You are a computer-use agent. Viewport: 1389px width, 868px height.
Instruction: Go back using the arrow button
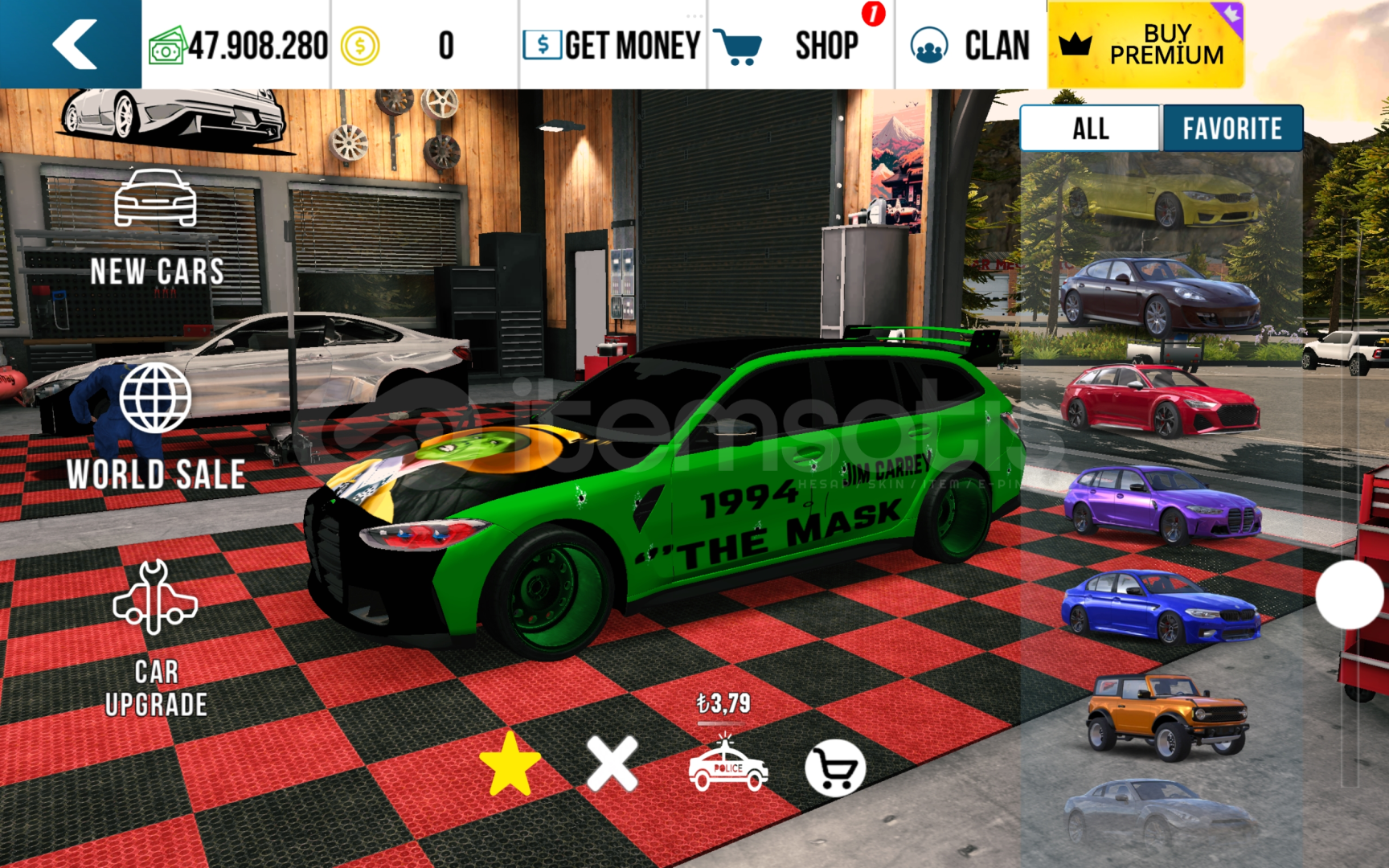[x=72, y=44]
